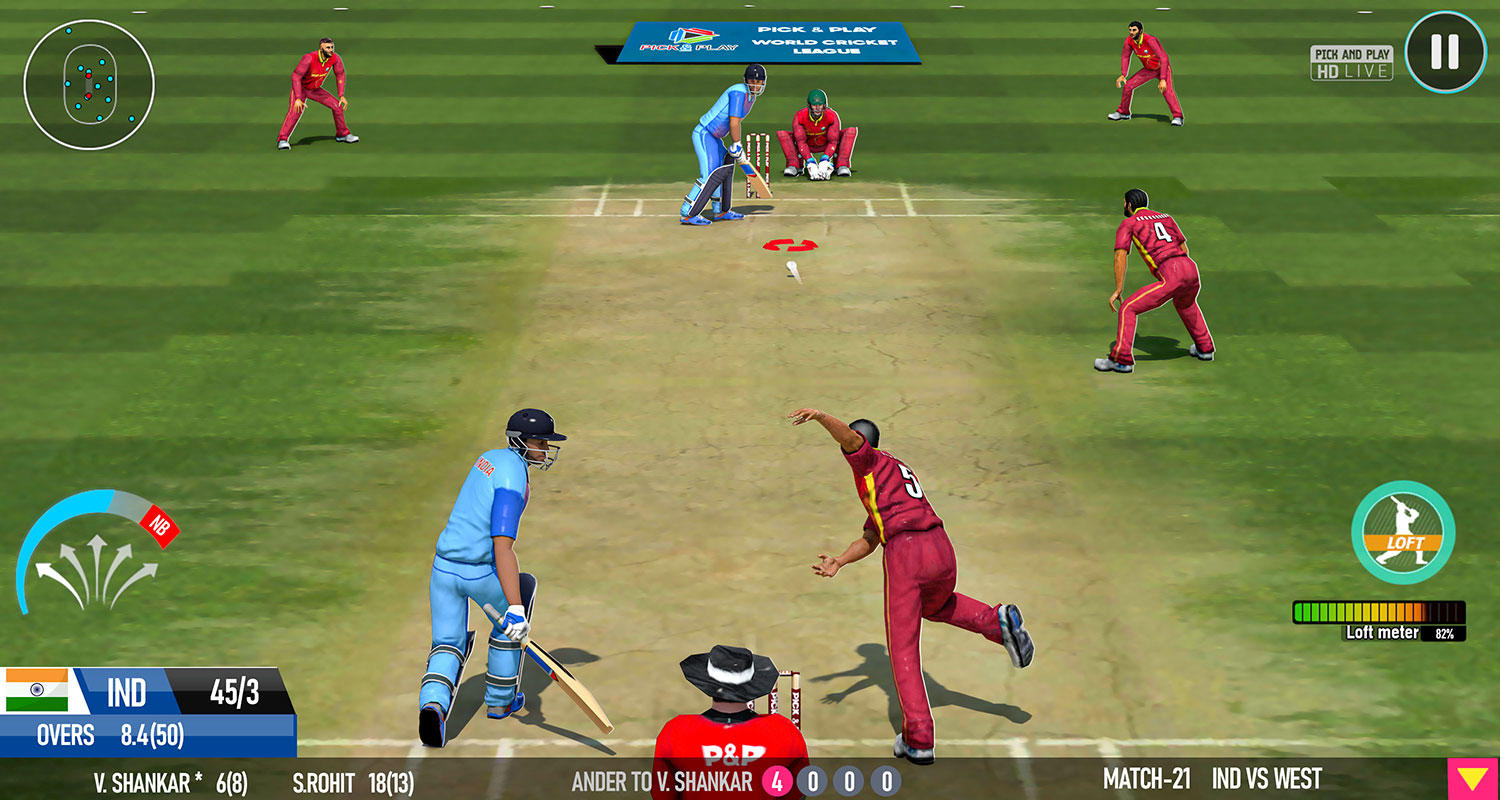This screenshot has width=1500, height=800.
Task: Click the PICK AND PLAY HD LIVE badge
Action: pyautogui.click(x=1350, y=60)
